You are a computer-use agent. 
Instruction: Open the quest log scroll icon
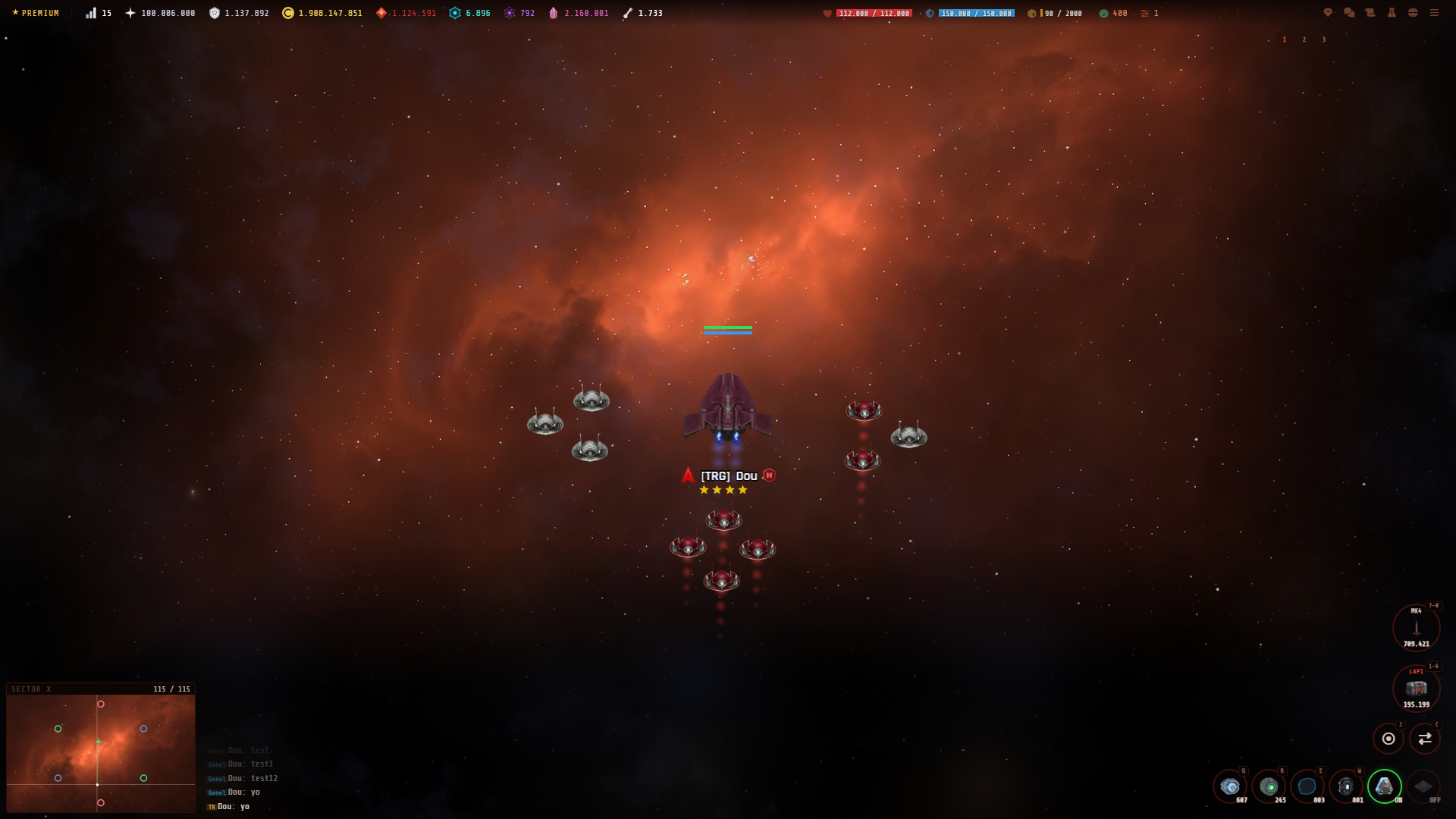(x=1370, y=13)
